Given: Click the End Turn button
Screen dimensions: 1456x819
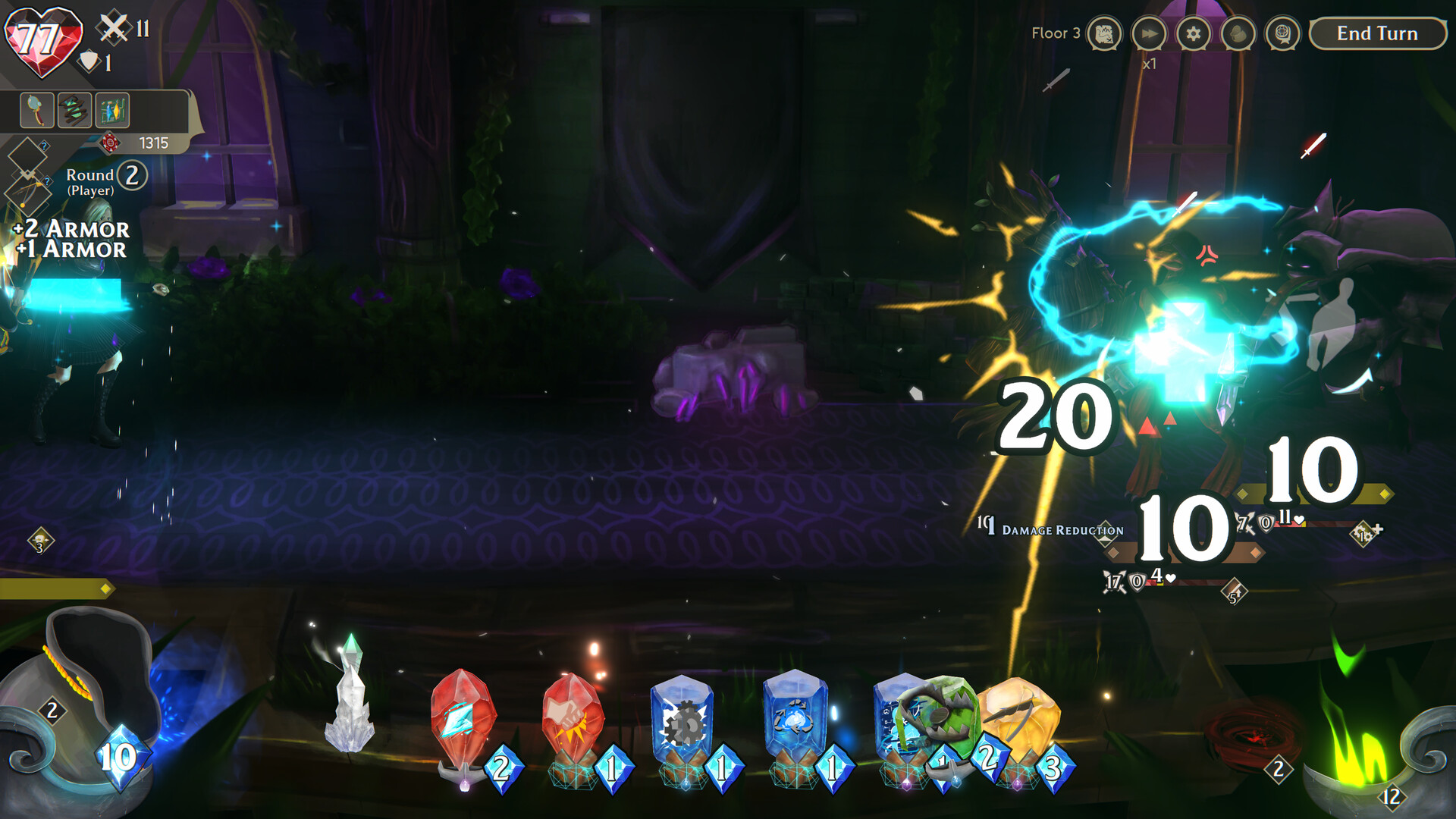Looking at the screenshot, I should (1376, 34).
